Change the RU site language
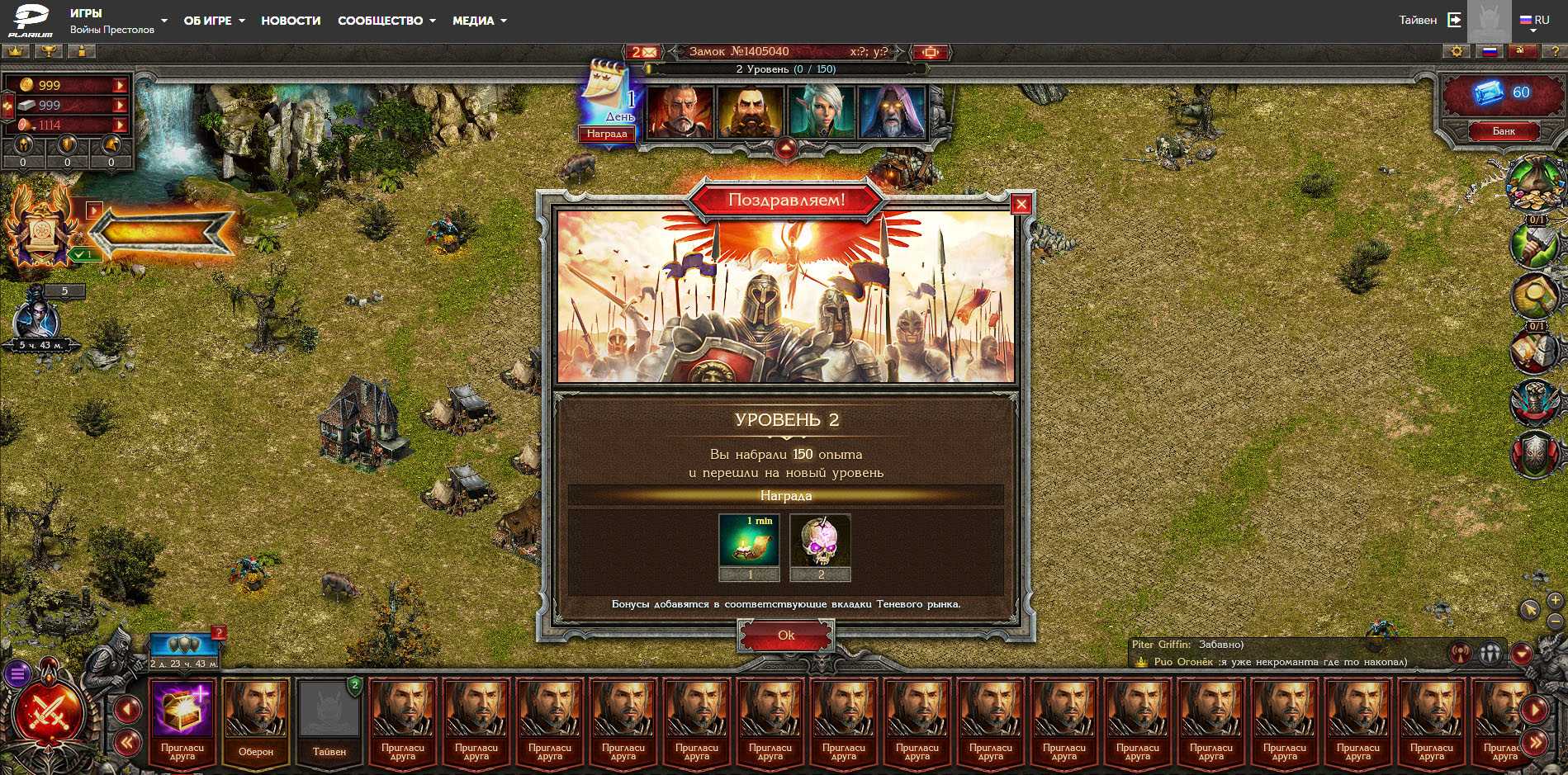Screen dimensions: 1568x775 (1535, 21)
